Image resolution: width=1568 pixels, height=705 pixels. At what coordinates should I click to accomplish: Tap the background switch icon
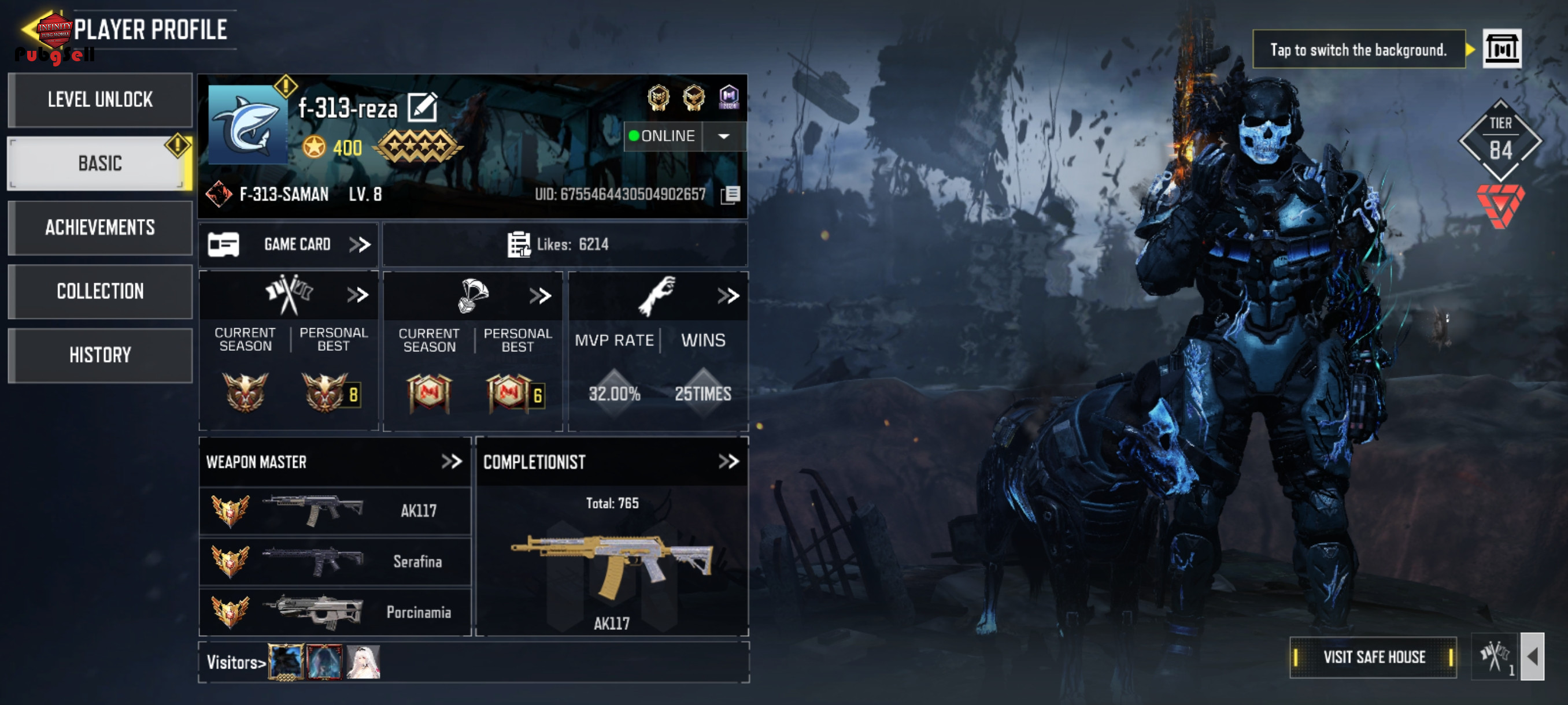coord(1501,49)
